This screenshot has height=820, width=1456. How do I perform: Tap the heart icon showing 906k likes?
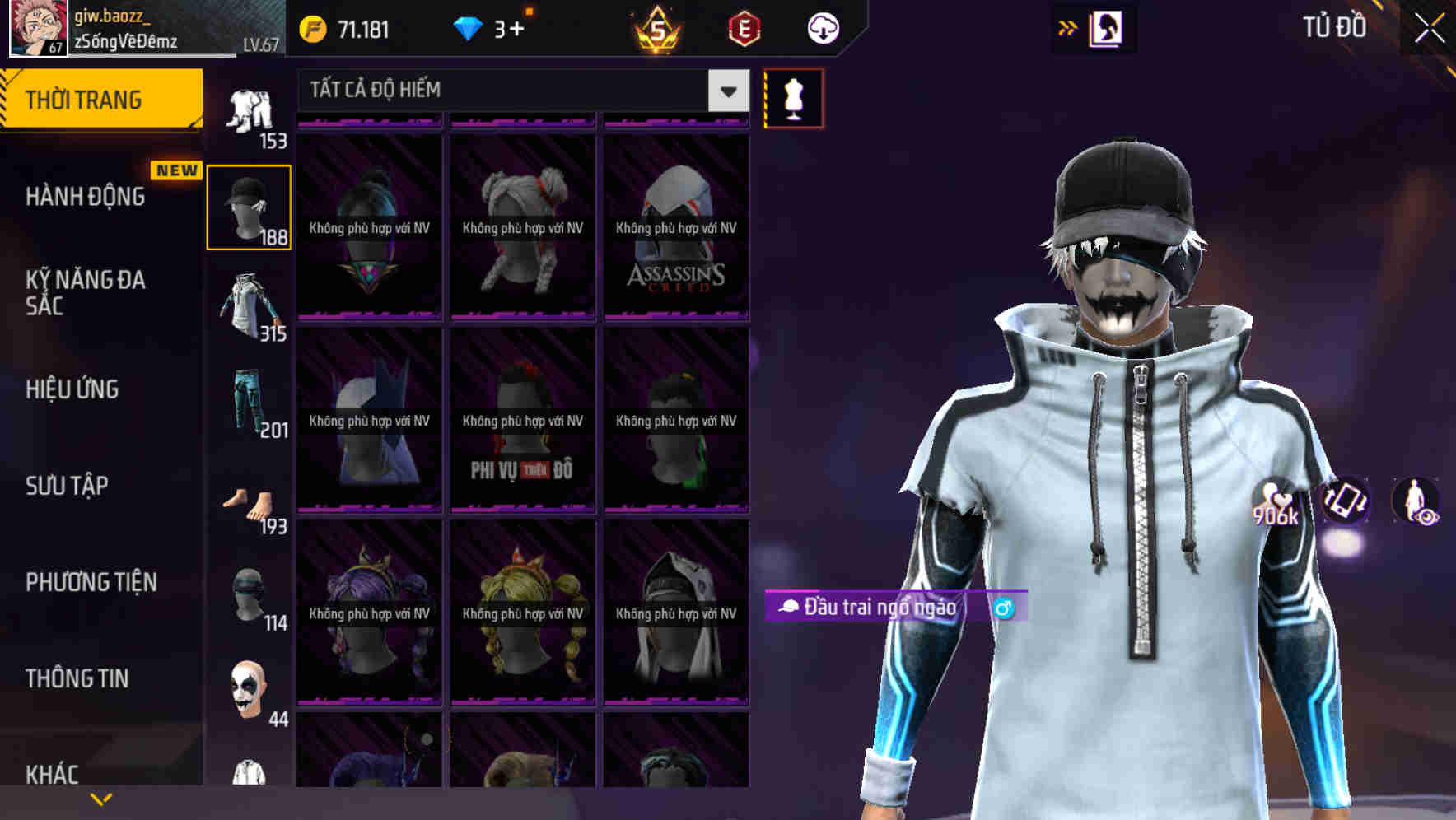1275,503
